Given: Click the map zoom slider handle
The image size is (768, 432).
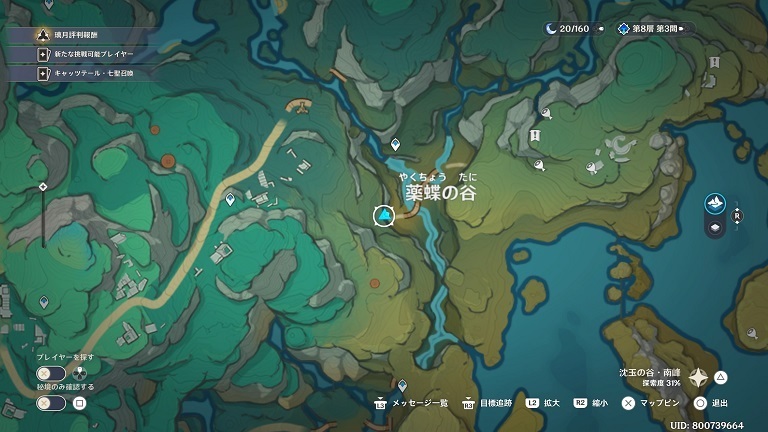Looking at the screenshot, I should (x=43, y=187).
